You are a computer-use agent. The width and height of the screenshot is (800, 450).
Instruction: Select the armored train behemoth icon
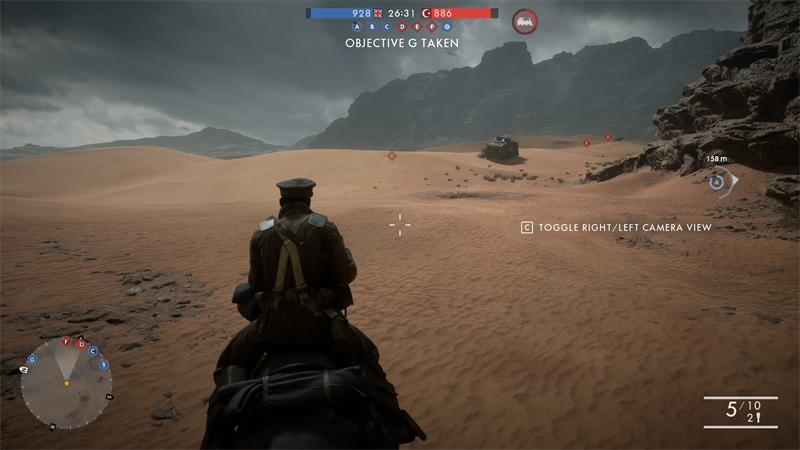point(524,20)
